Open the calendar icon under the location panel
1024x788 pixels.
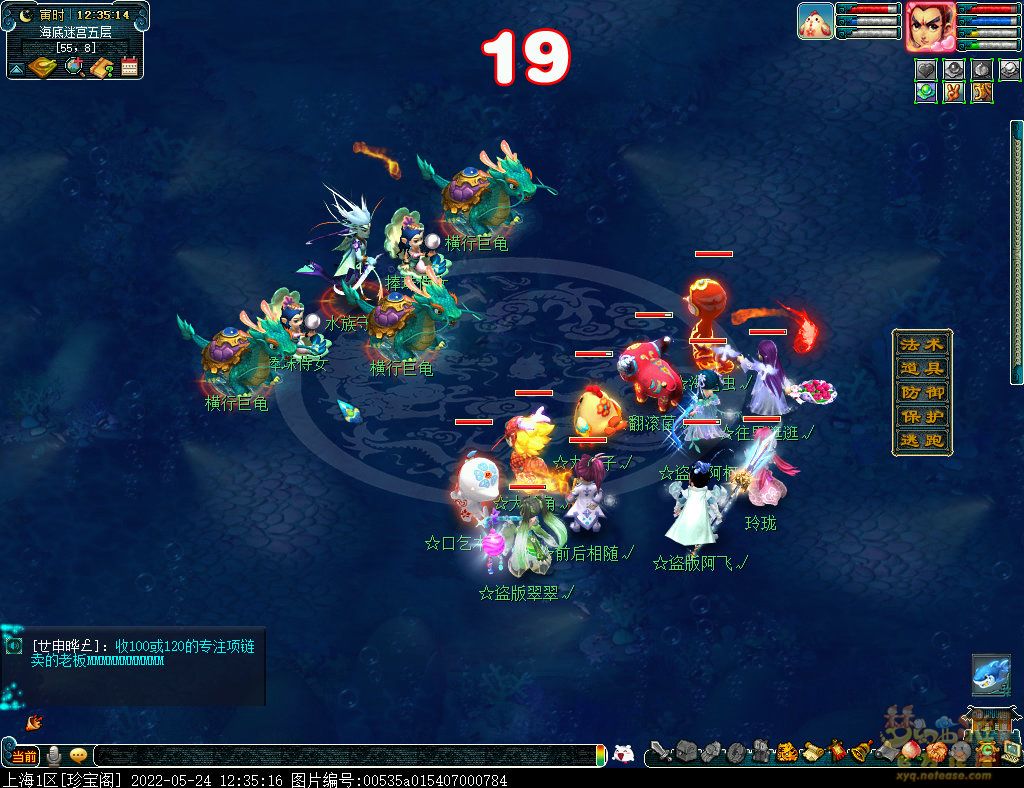point(129,67)
